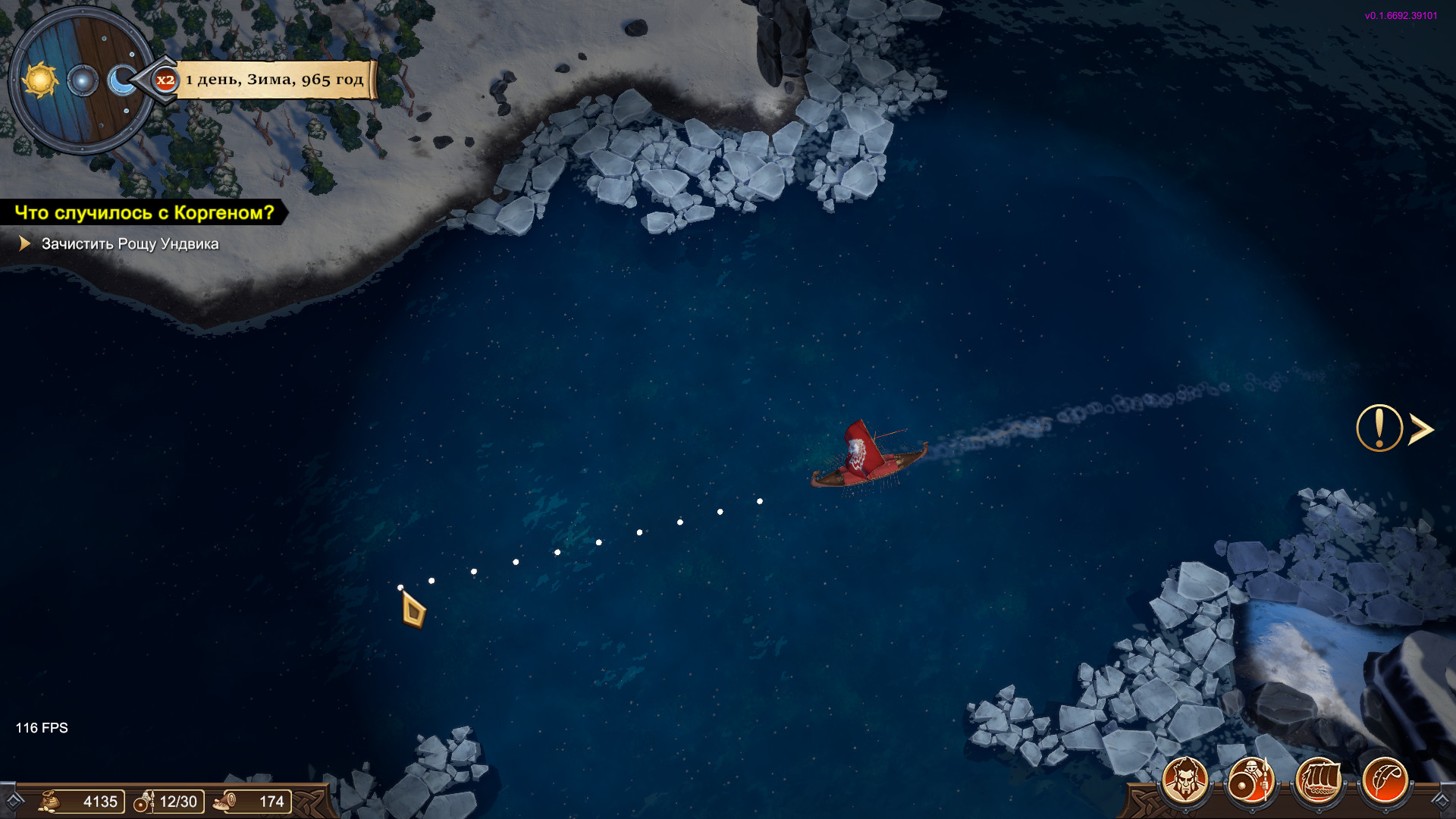The width and height of the screenshot is (1456, 819).
Task: Toggle the x2 game speed indicator
Action: point(165,78)
